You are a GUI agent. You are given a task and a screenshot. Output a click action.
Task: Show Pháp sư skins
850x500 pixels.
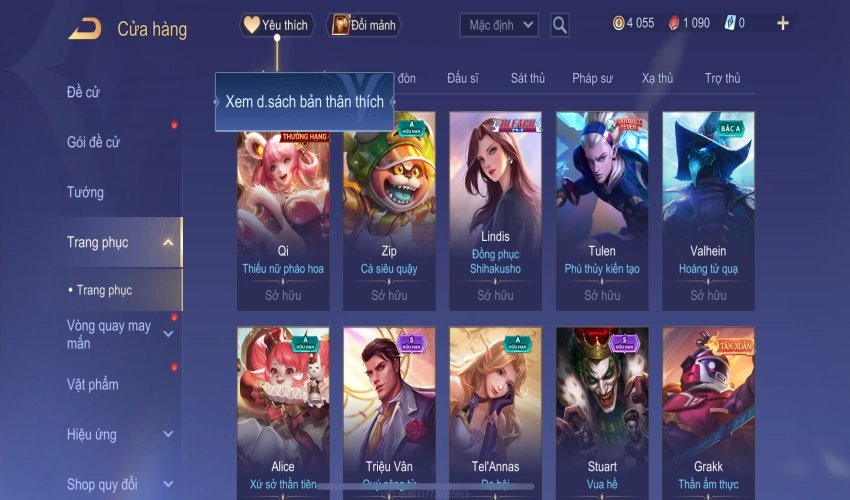(x=593, y=78)
